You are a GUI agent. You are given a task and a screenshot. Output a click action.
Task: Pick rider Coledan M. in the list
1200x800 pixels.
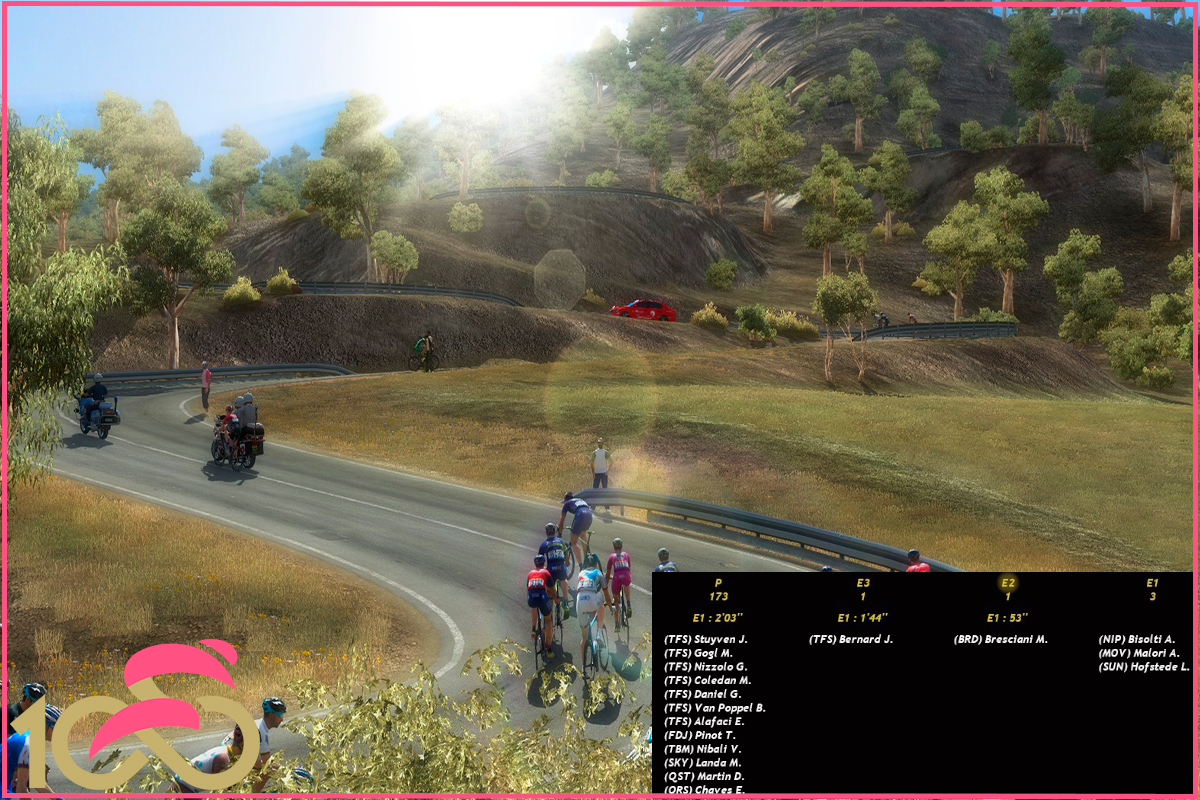pyautogui.click(x=706, y=680)
